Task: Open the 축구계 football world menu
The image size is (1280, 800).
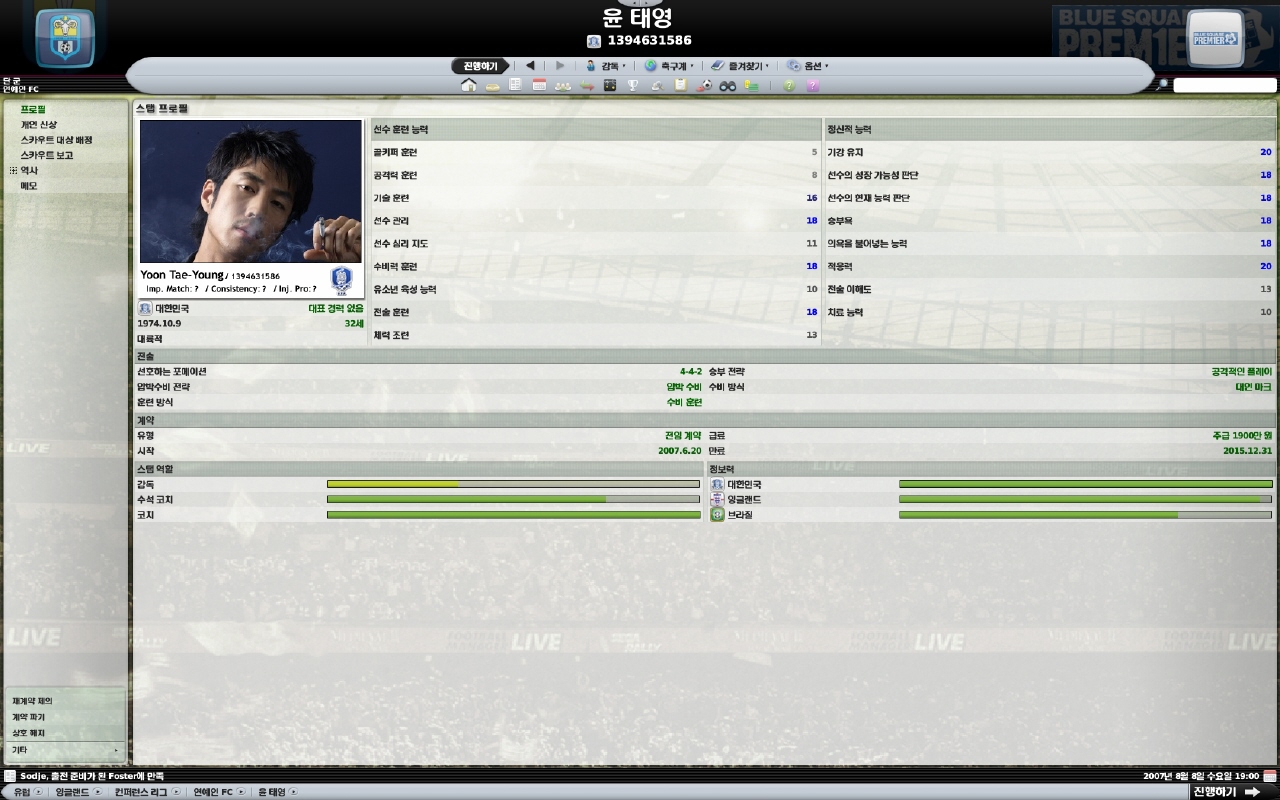Action: (x=669, y=66)
